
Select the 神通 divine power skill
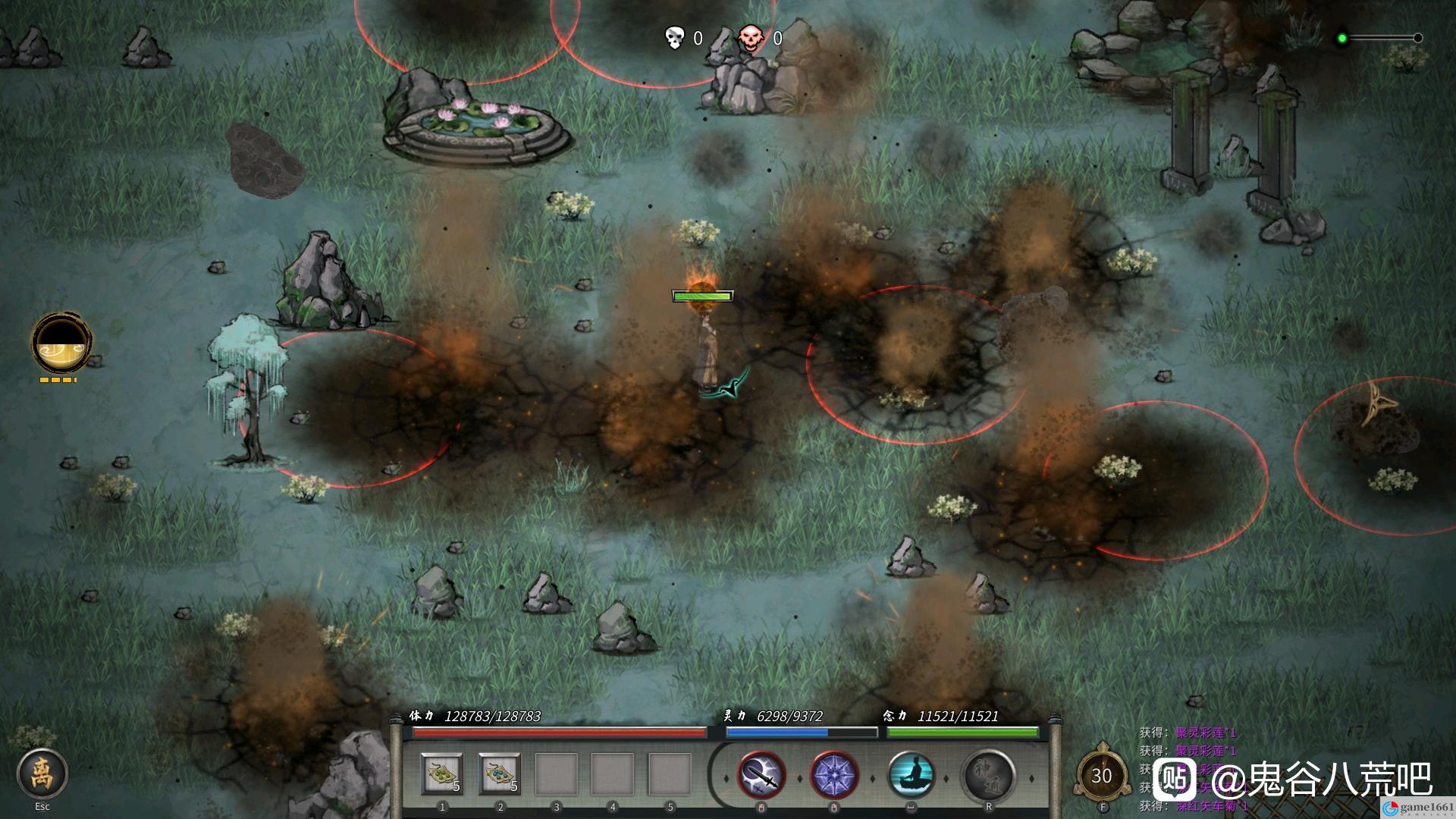tap(989, 776)
